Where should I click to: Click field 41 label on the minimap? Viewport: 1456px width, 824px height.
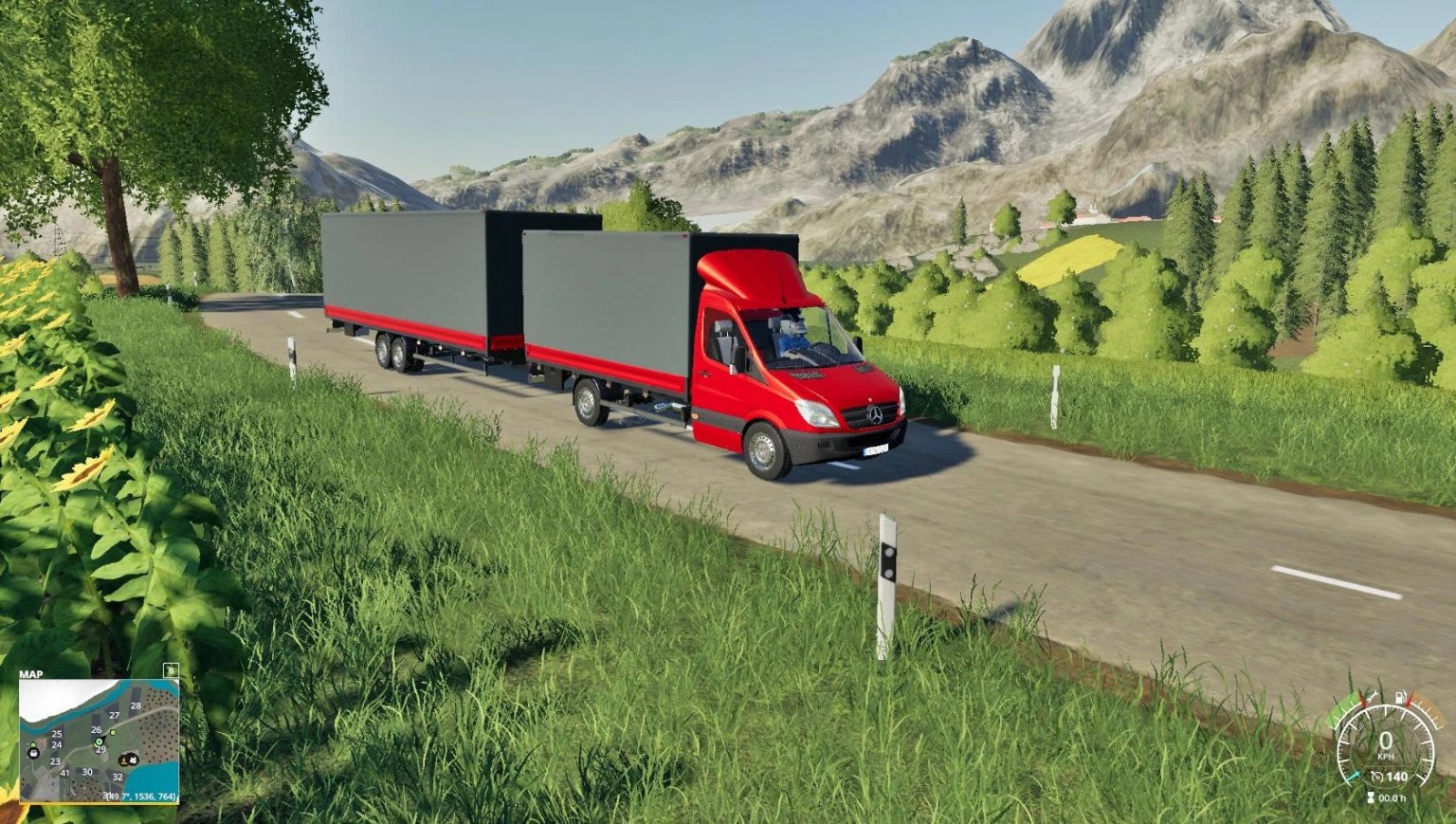[64, 774]
